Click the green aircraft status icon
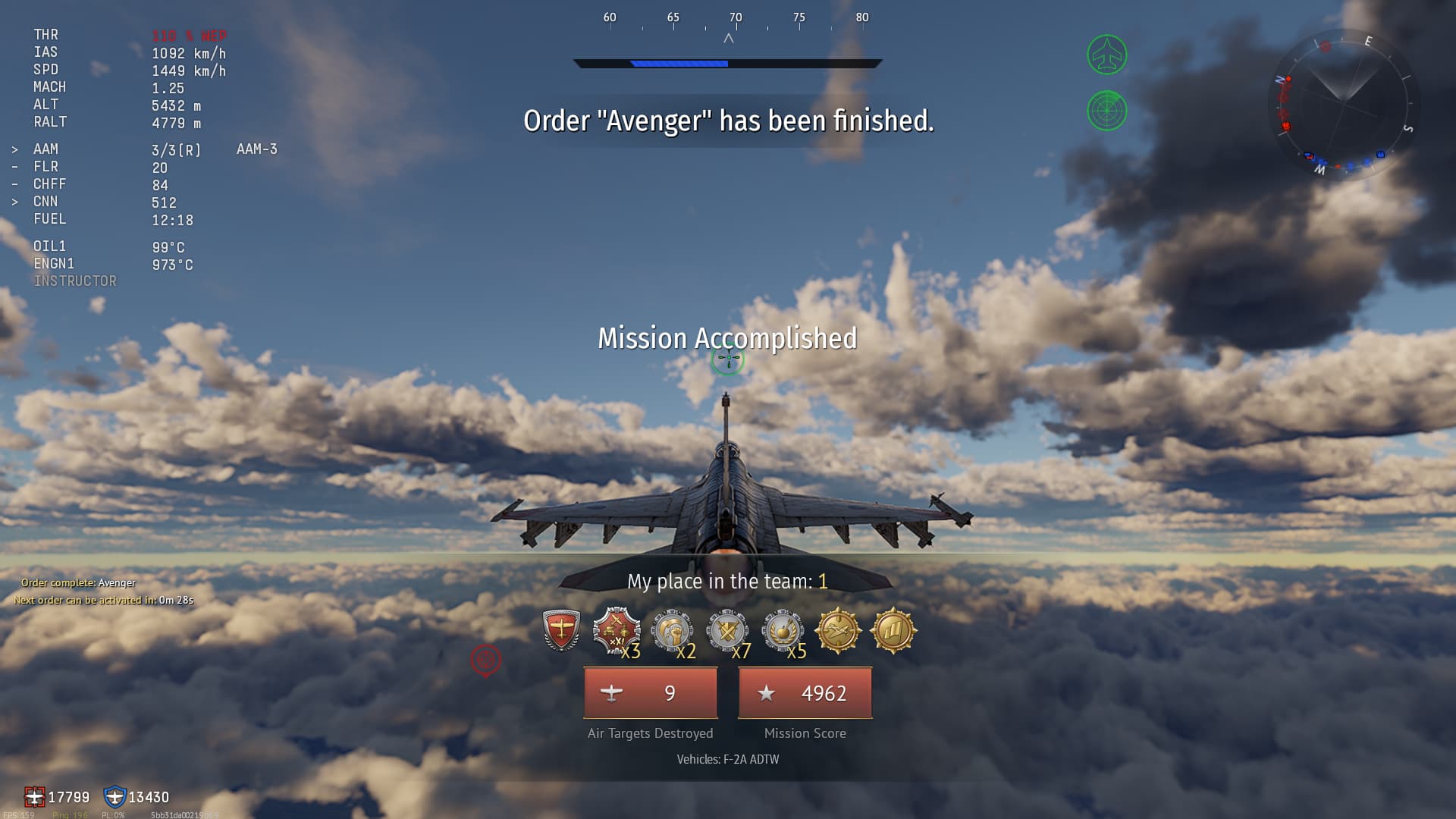Screen dimensions: 1456x819 (1107, 55)
